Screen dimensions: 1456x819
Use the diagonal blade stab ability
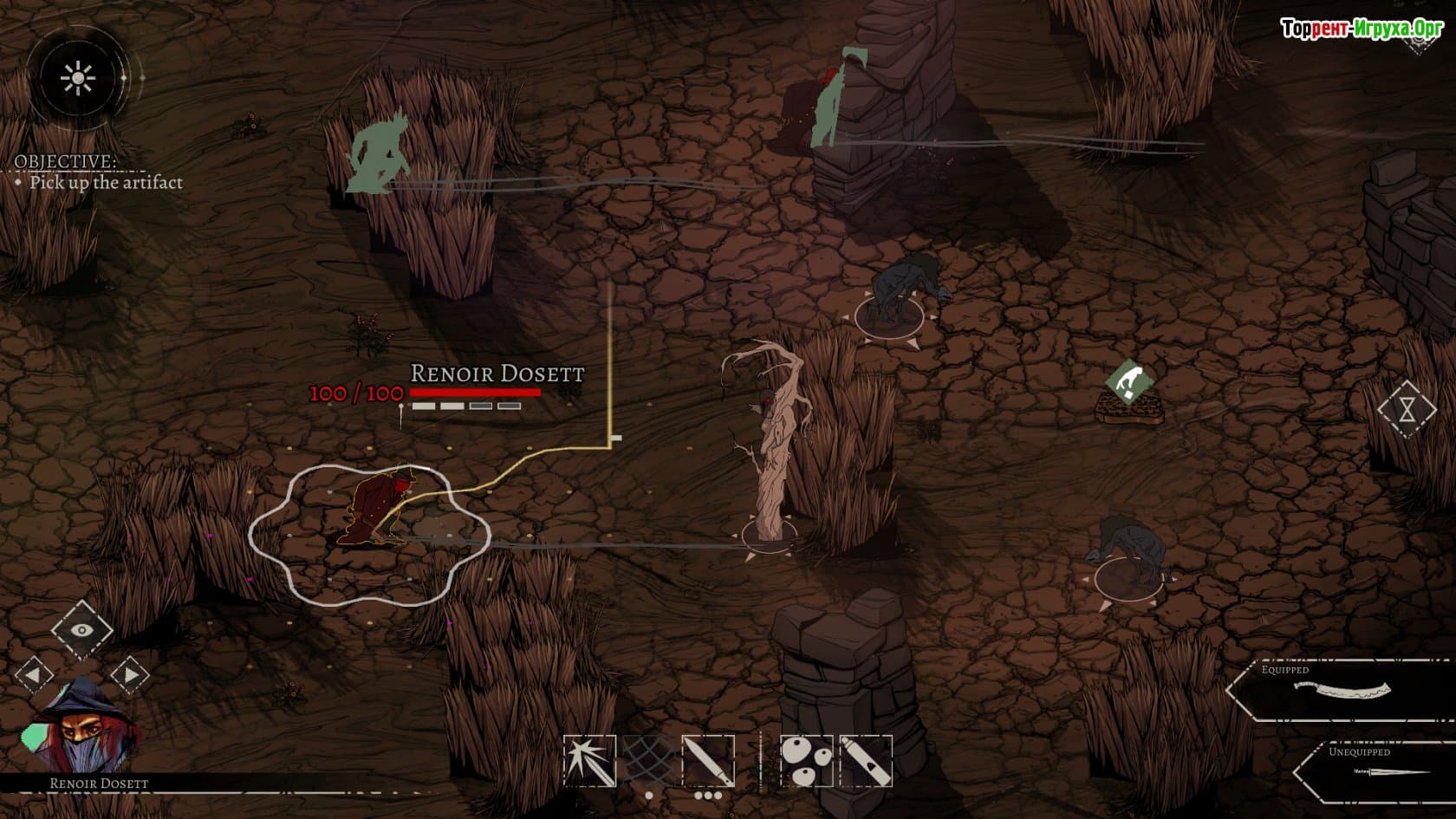pyautogui.click(x=708, y=760)
